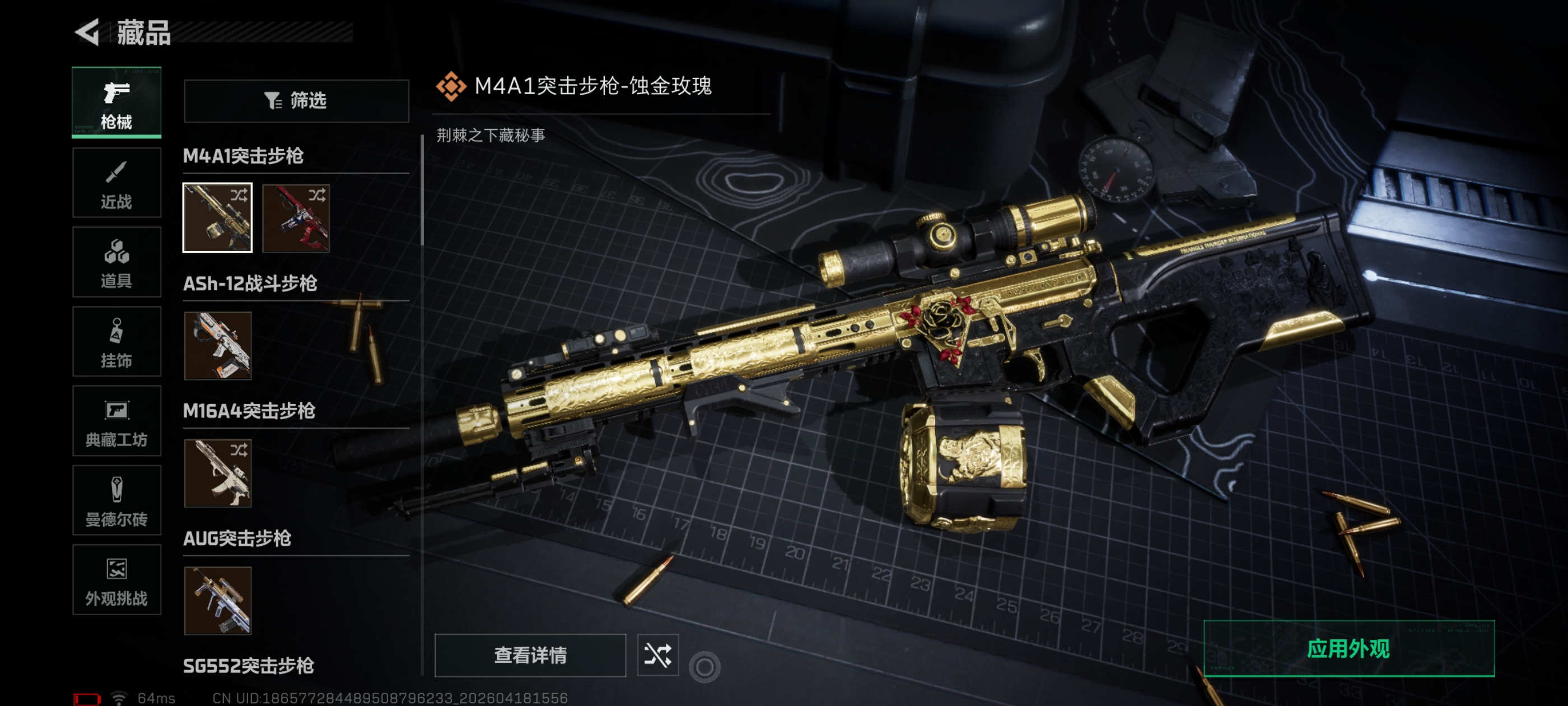Choose the AUG rifle skin thumbnail
This screenshot has width=1568, height=706.
pyautogui.click(x=217, y=601)
